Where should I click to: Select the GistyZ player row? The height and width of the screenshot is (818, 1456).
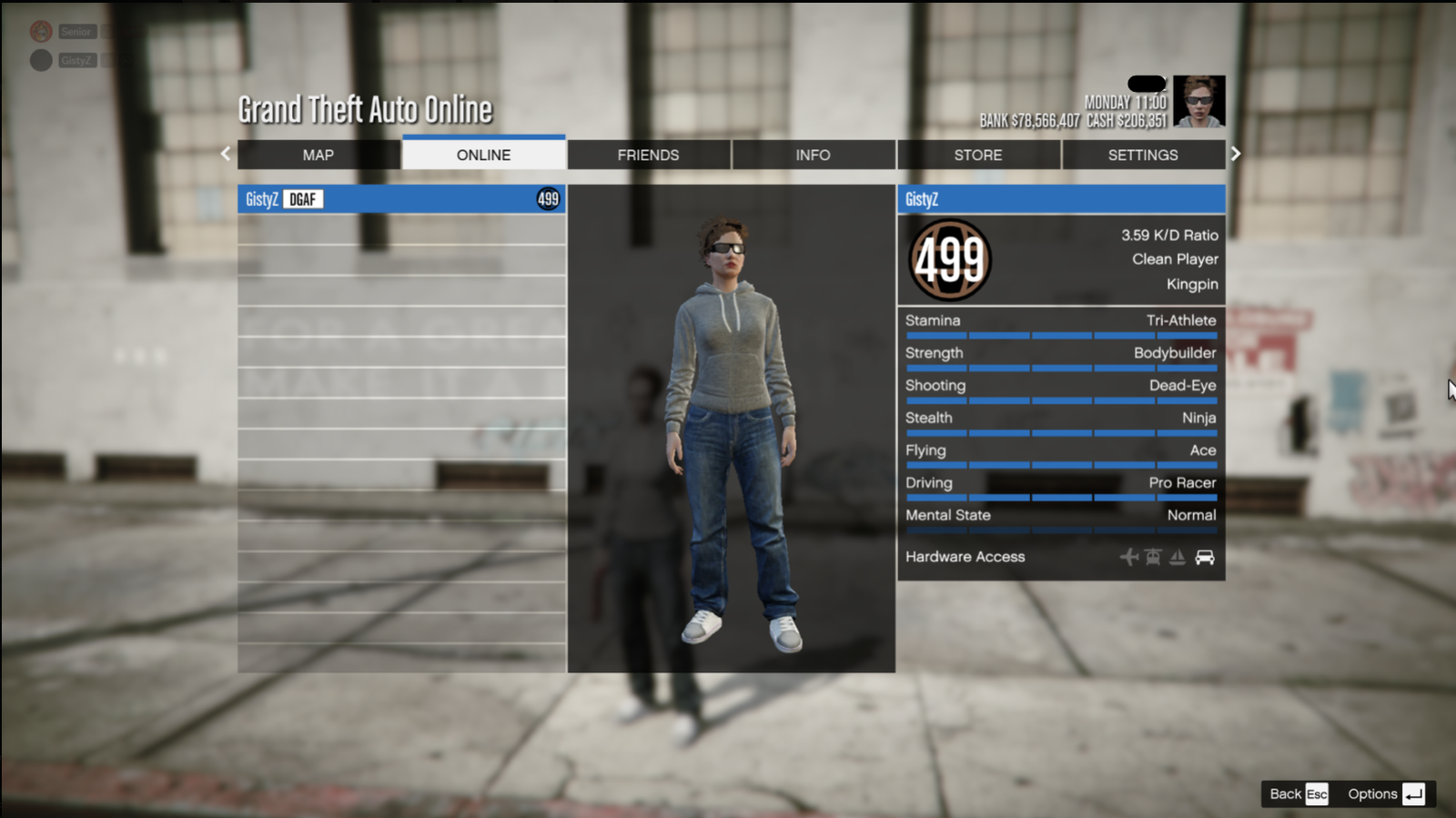tap(401, 199)
